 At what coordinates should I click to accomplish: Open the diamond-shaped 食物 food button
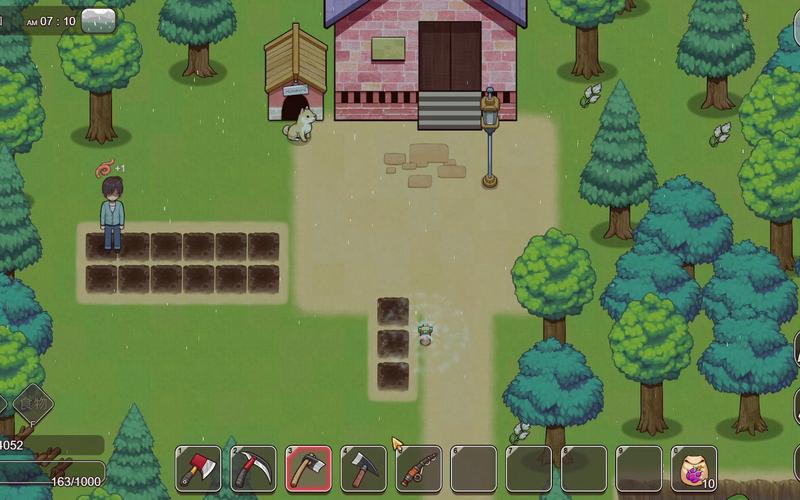pos(33,402)
